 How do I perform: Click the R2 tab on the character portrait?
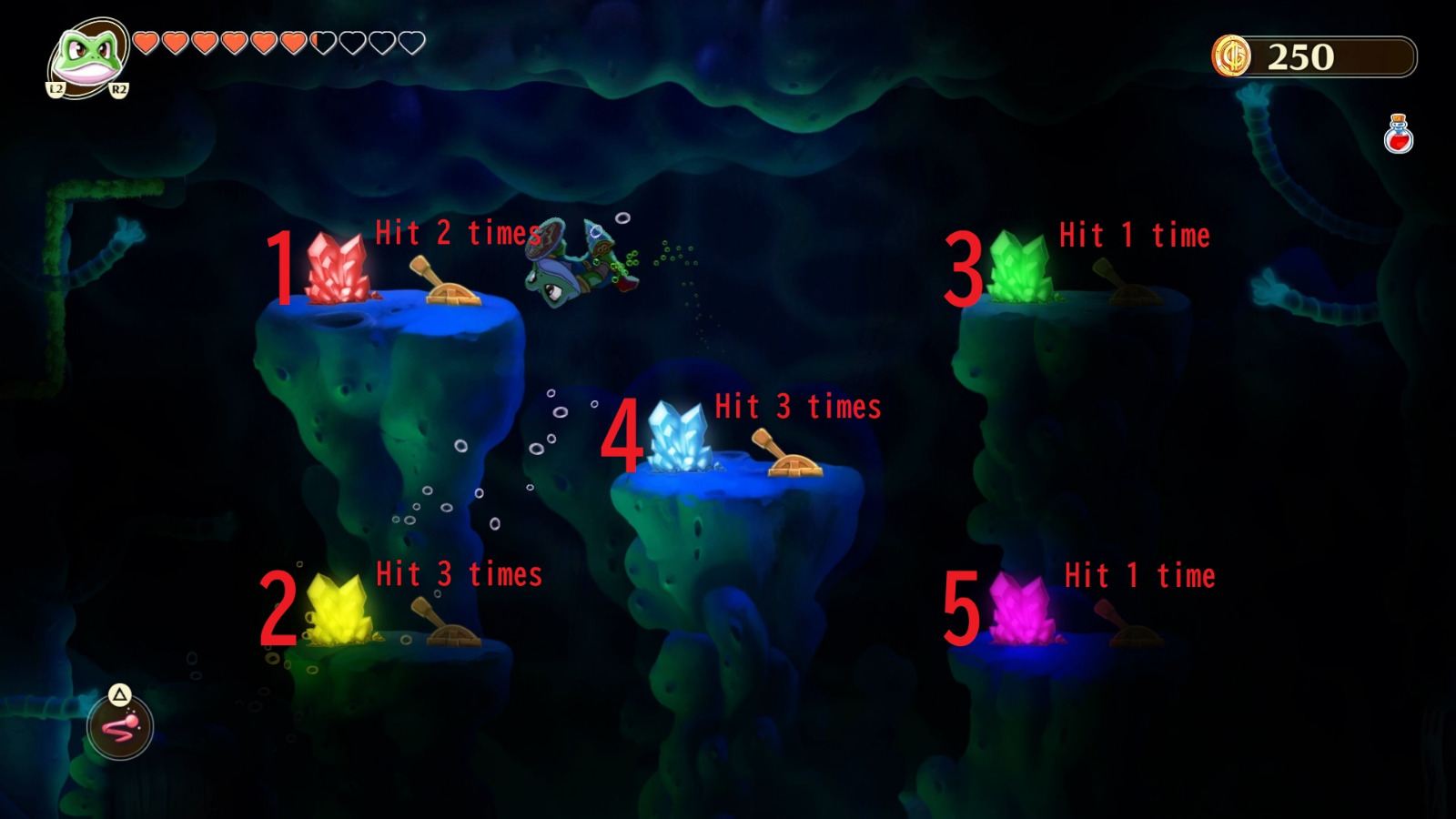[x=116, y=87]
